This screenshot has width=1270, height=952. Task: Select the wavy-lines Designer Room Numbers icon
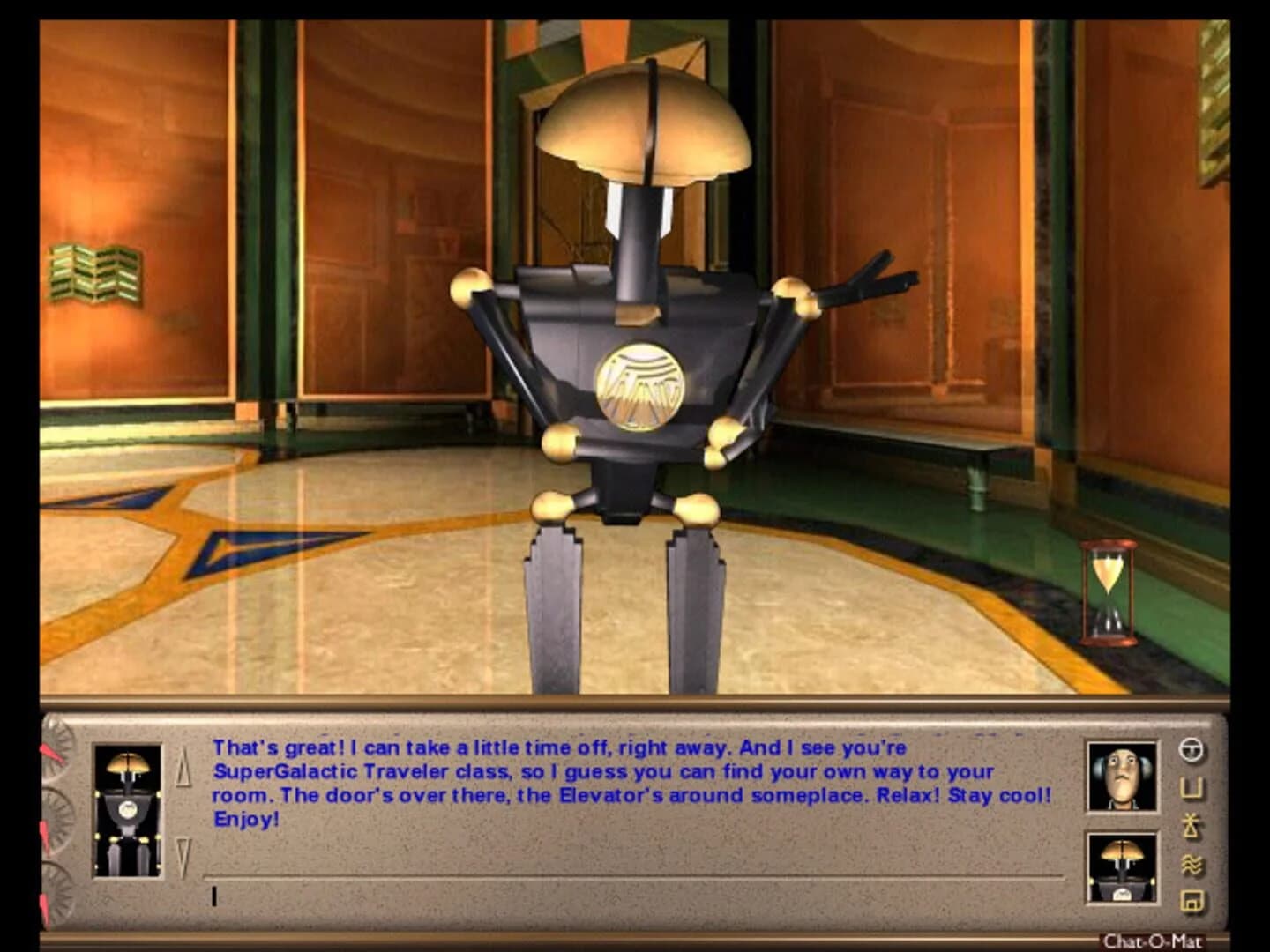tap(1191, 862)
